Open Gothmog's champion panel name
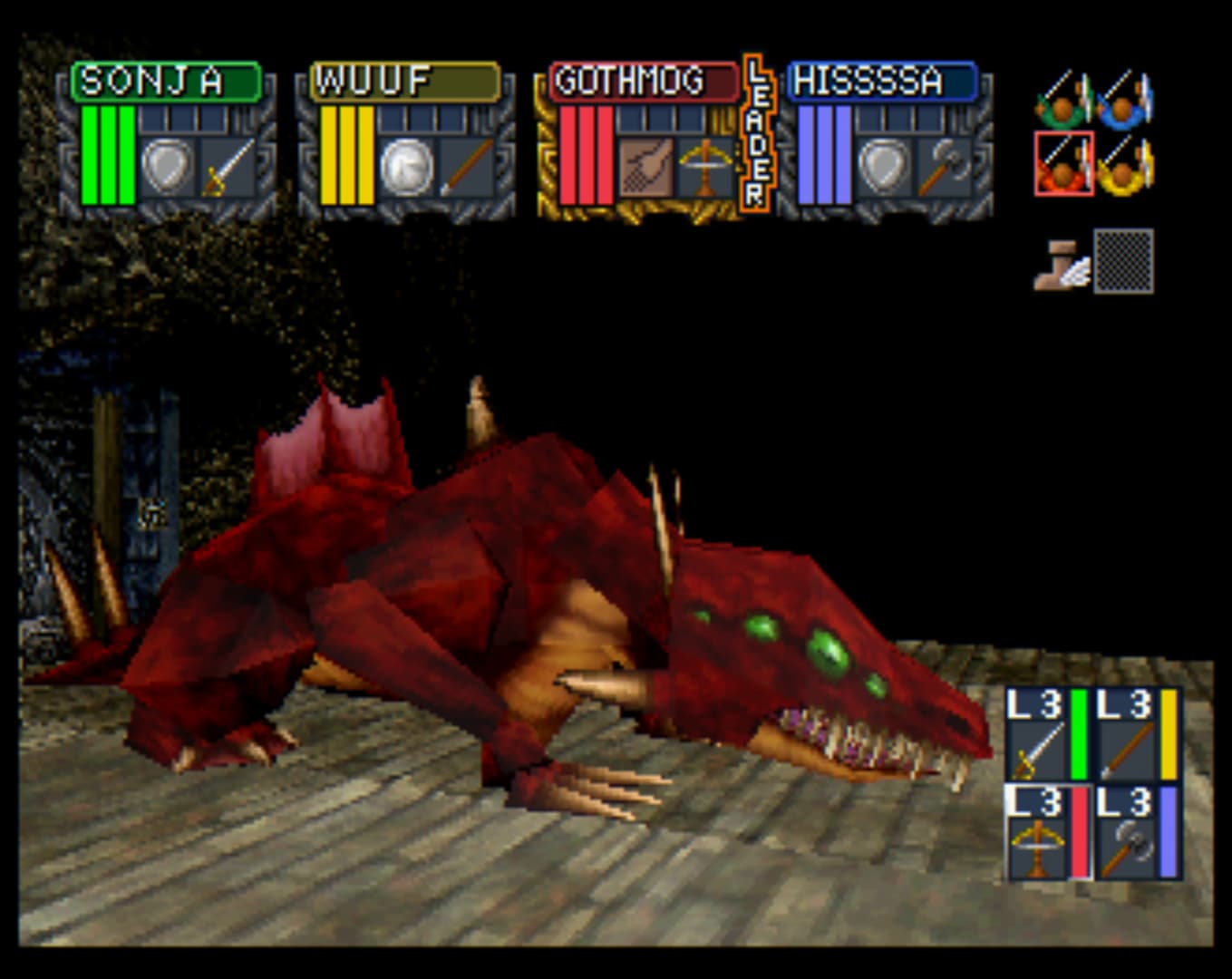Viewport: 1232px width, 979px height. [644, 82]
